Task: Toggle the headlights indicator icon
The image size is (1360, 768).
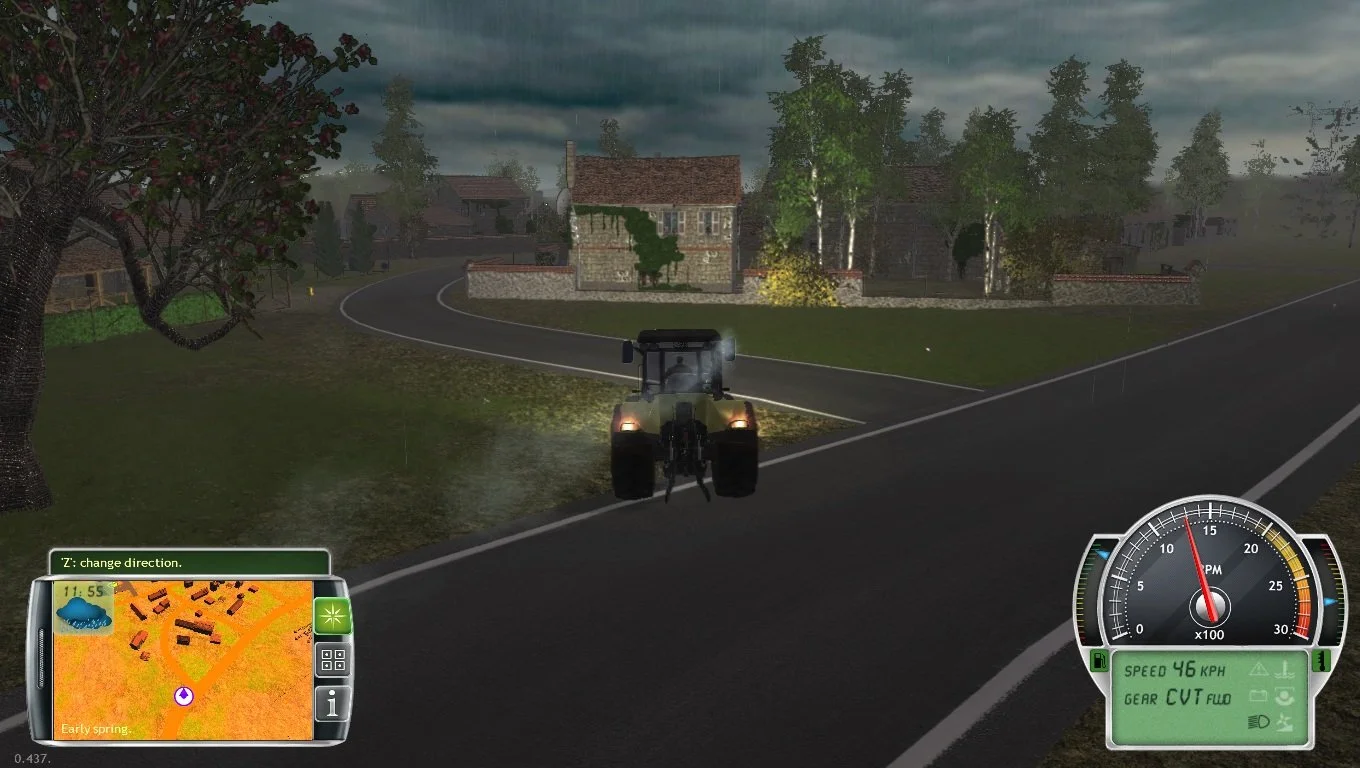Action: click(1259, 721)
